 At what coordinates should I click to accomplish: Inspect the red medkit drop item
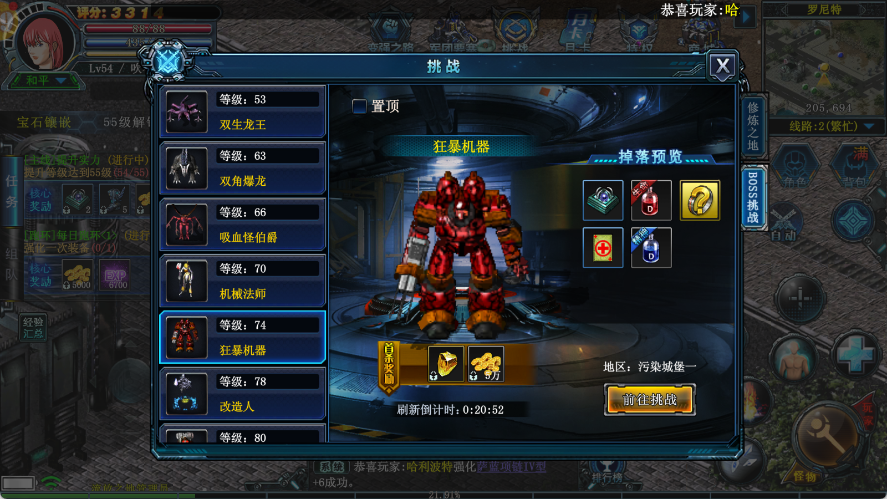(603, 247)
